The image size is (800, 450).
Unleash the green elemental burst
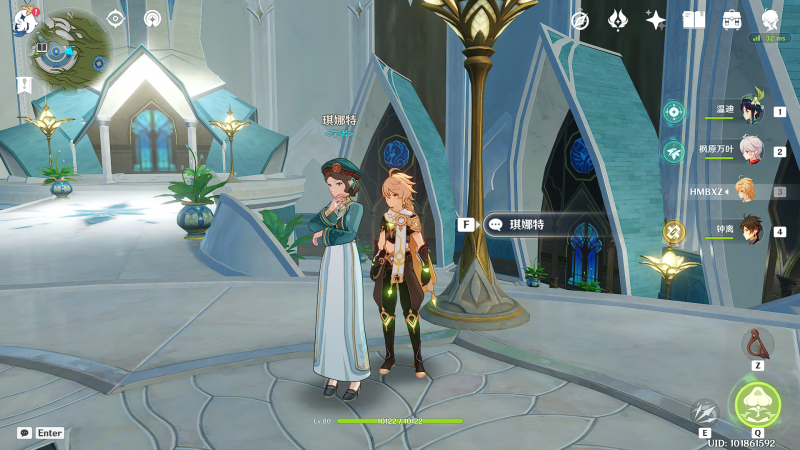click(x=757, y=403)
